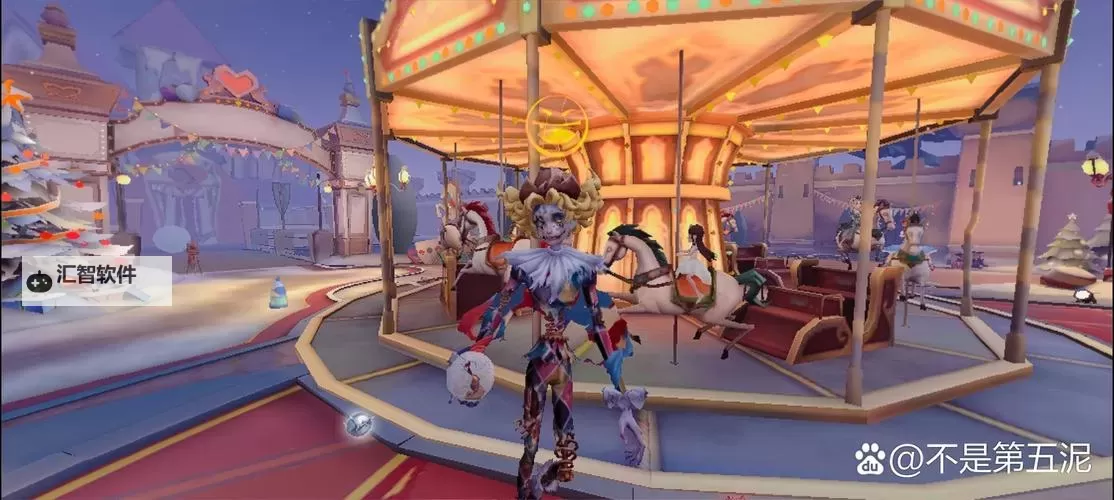The width and height of the screenshot is (1114, 500).
Task: Open the @不是第五泥 author watermark link
Action: pyautogui.click(x=974, y=462)
